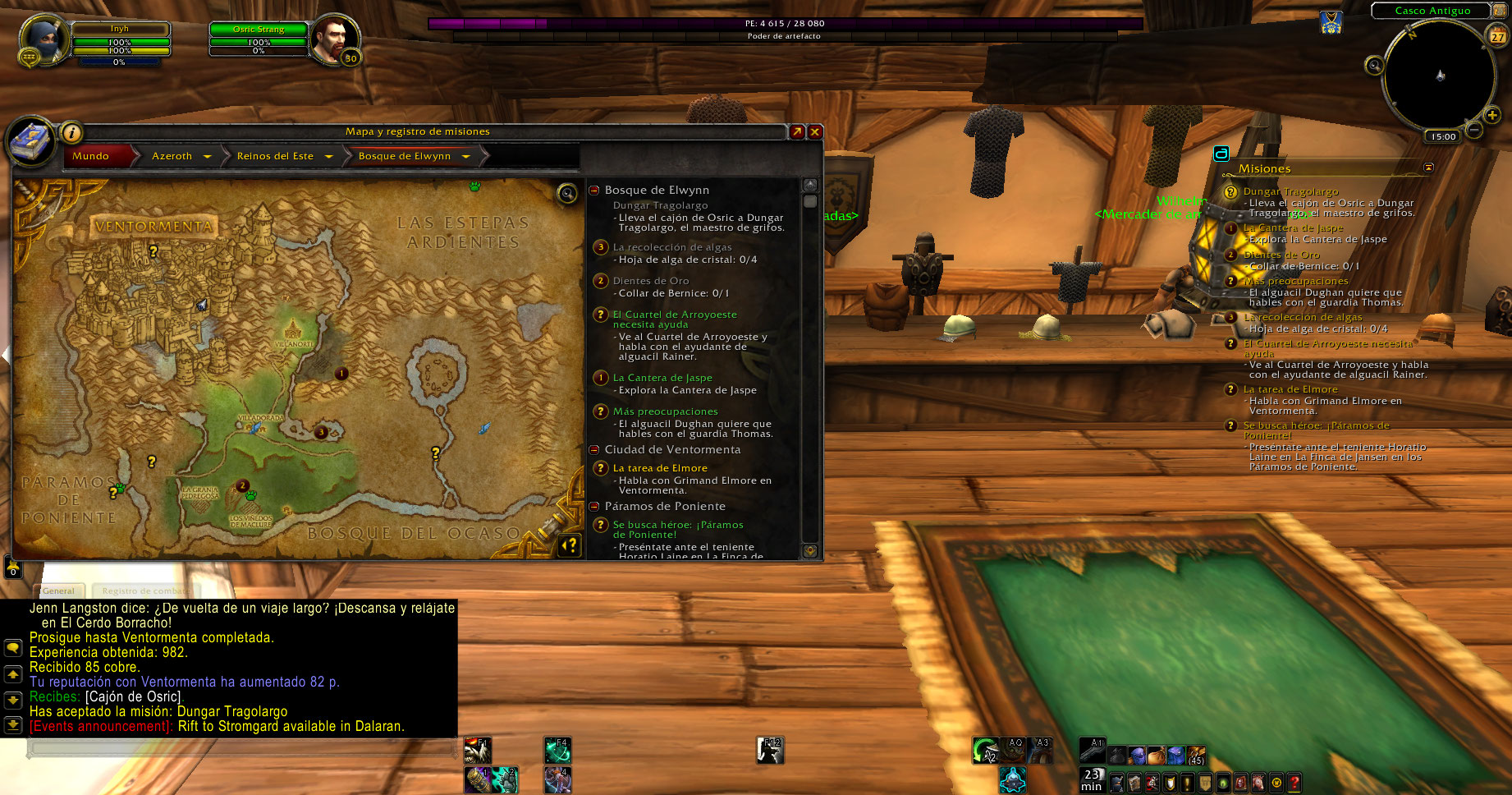This screenshot has width=1512, height=795.
Task: Switch to the General chat tab
Action: (58, 591)
